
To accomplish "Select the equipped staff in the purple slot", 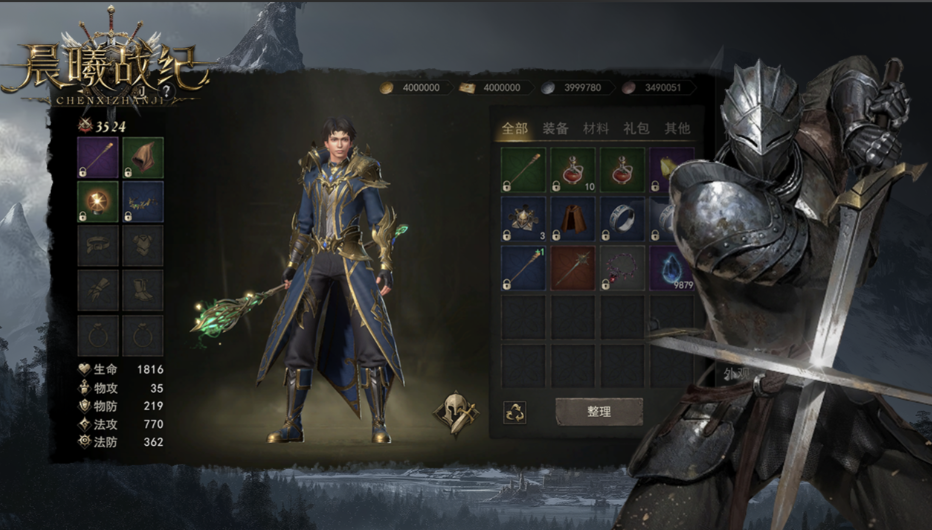I will pos(98,158).
